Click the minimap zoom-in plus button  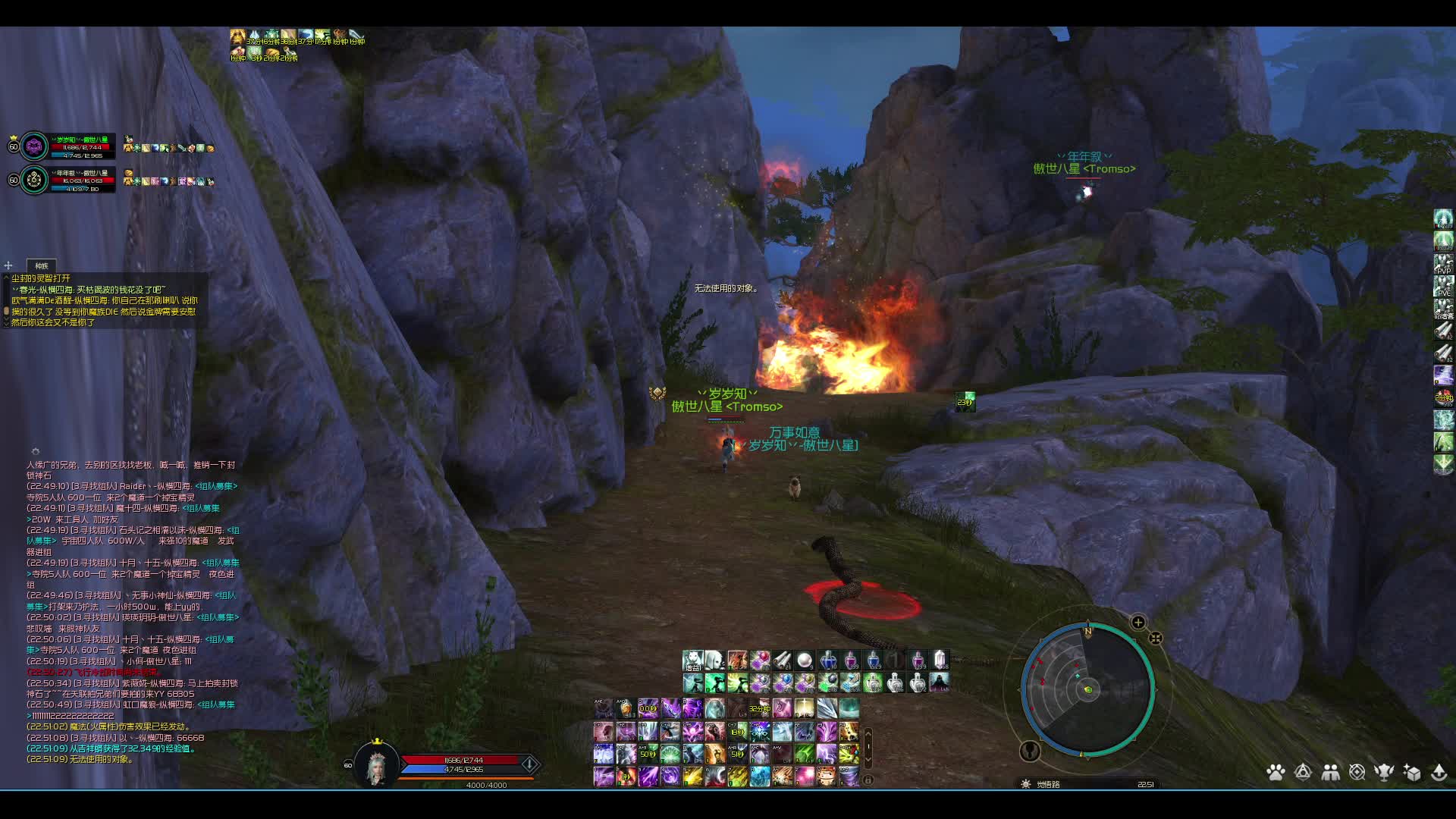point(1138,623)
